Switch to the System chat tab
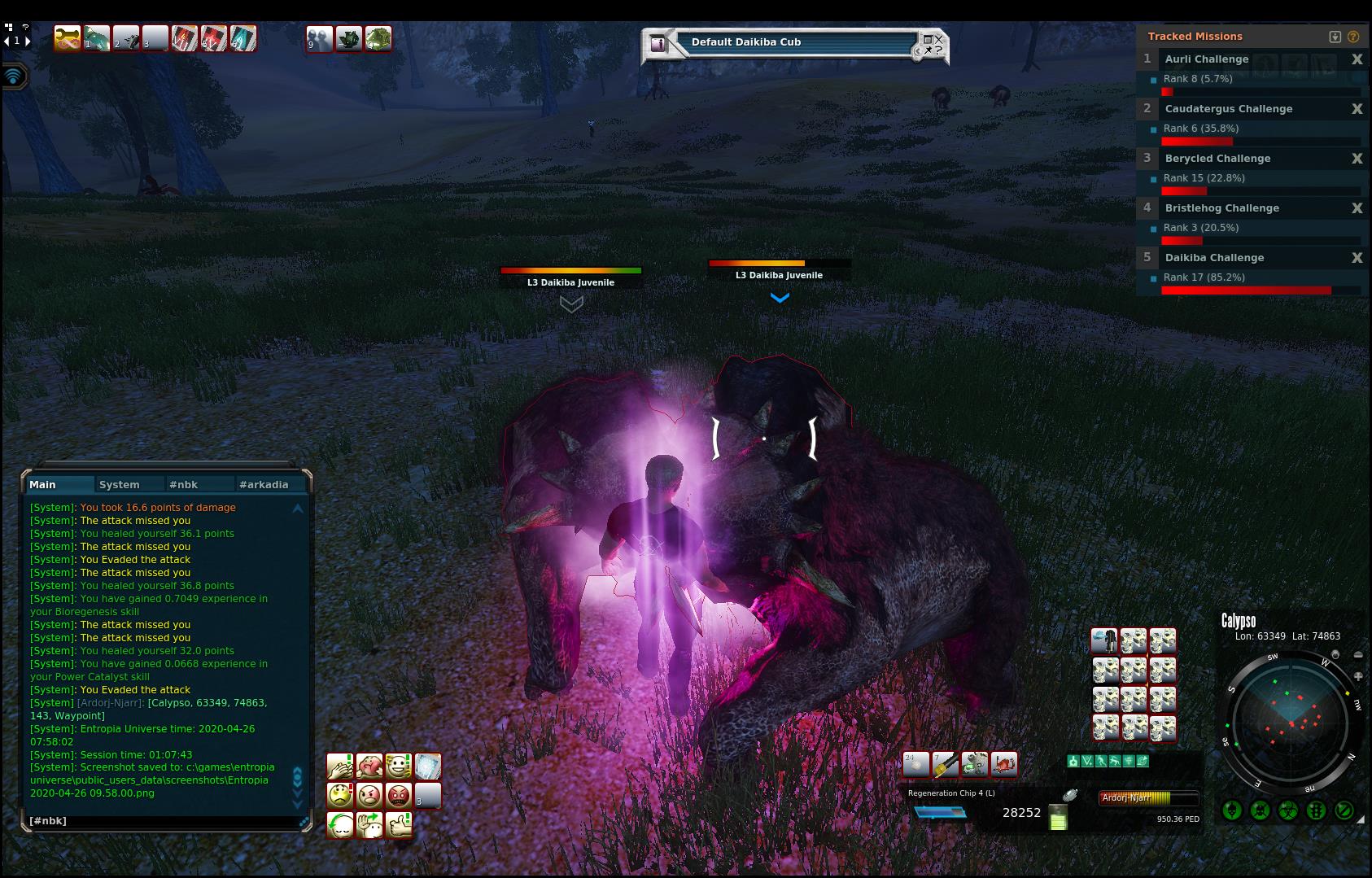The height and width of the screenshot is (878, 1372). click(120, 484)
